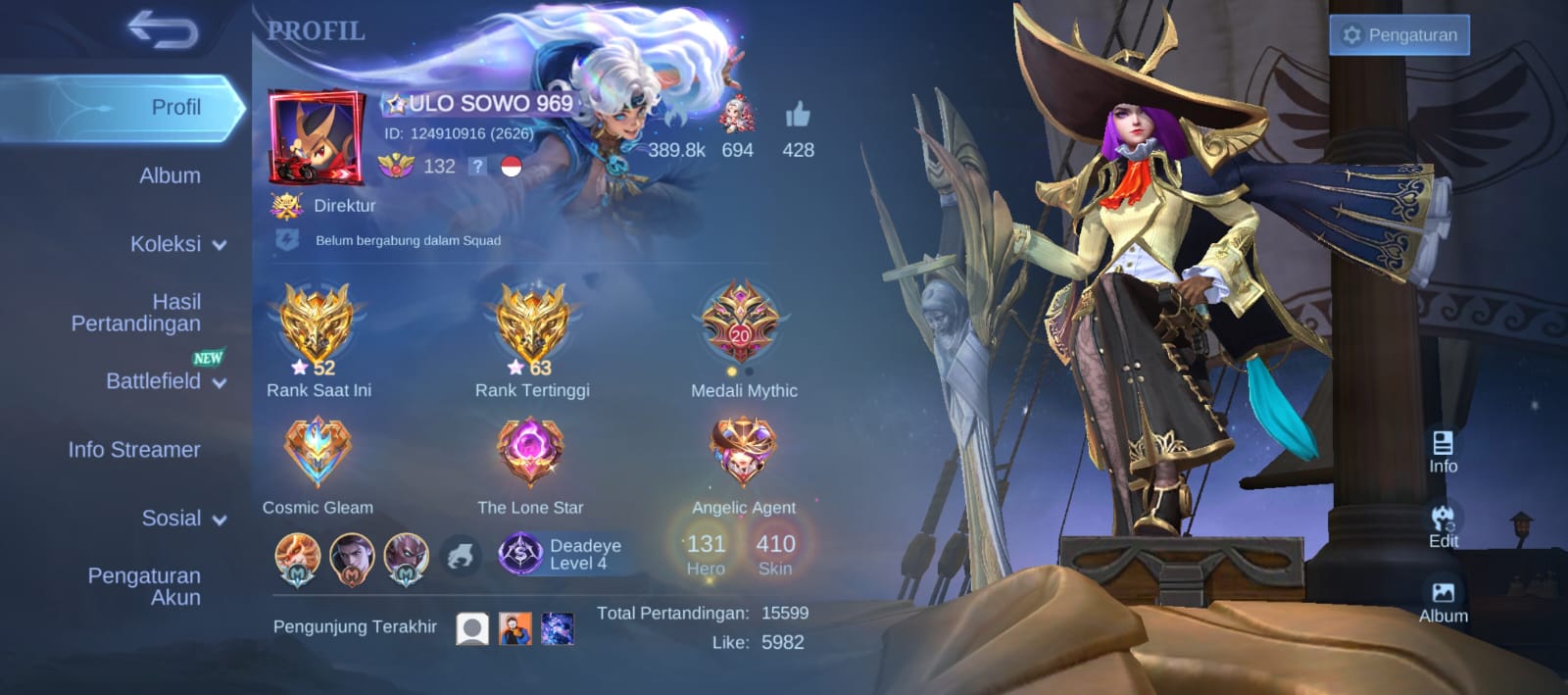Select the Cosmic Gleam emblem

[x=317, y=452]
